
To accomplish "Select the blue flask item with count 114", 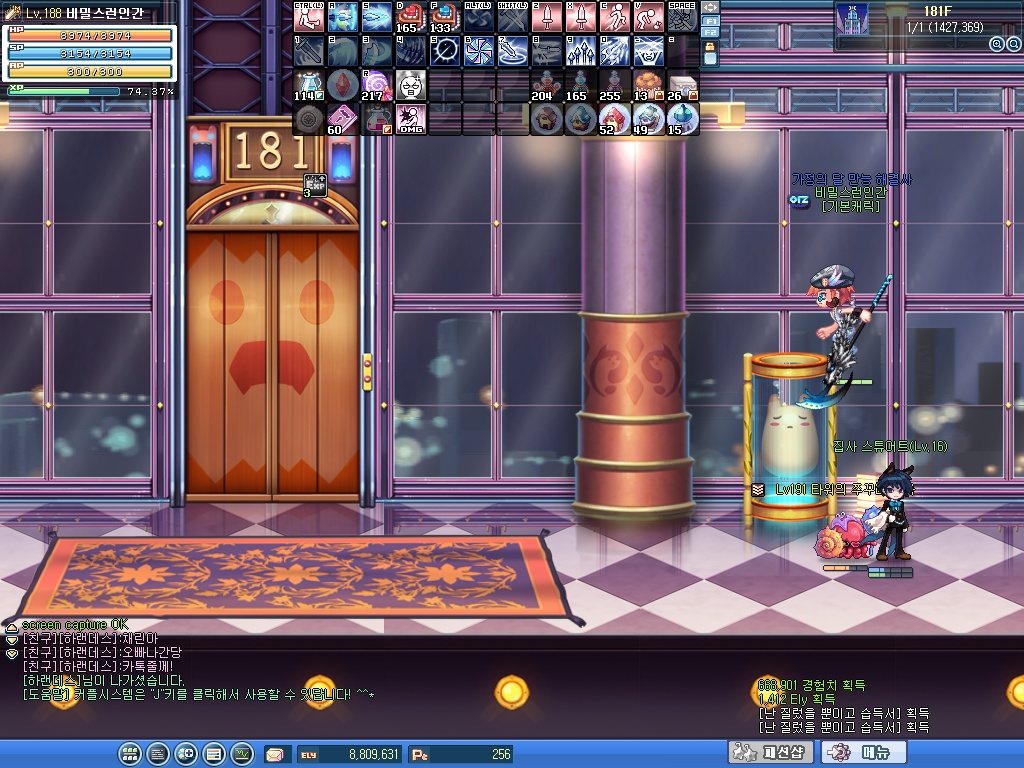I will [x=309, y=85].
